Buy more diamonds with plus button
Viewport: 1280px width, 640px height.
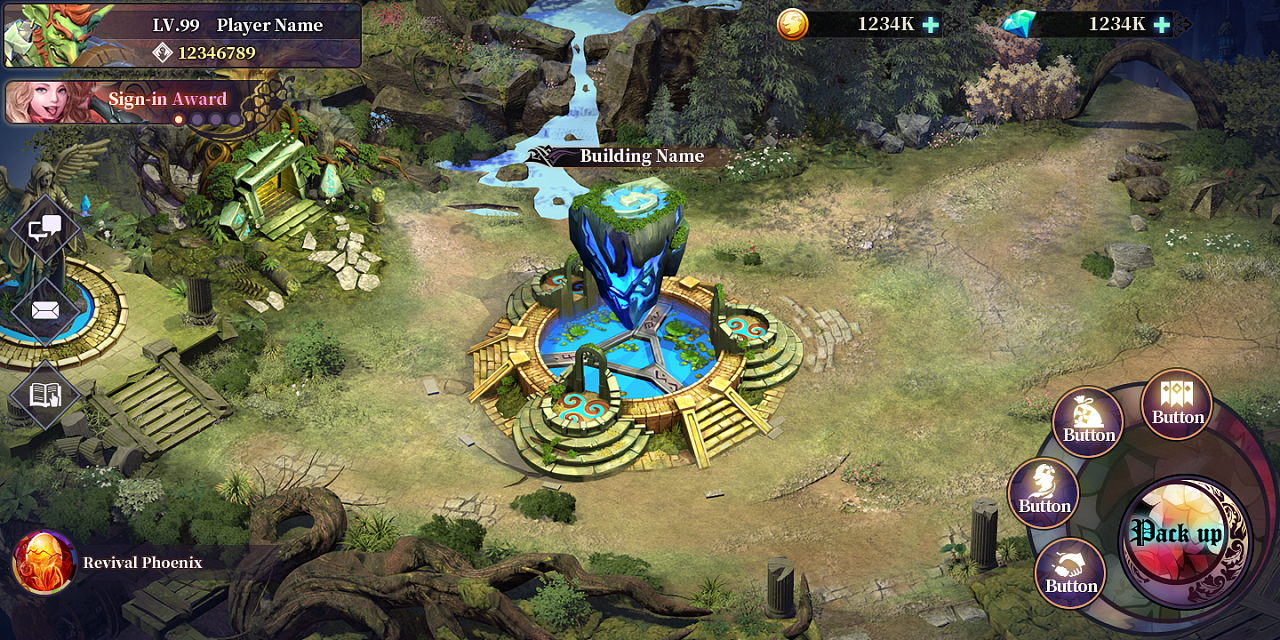click(x=1161, y=24)
